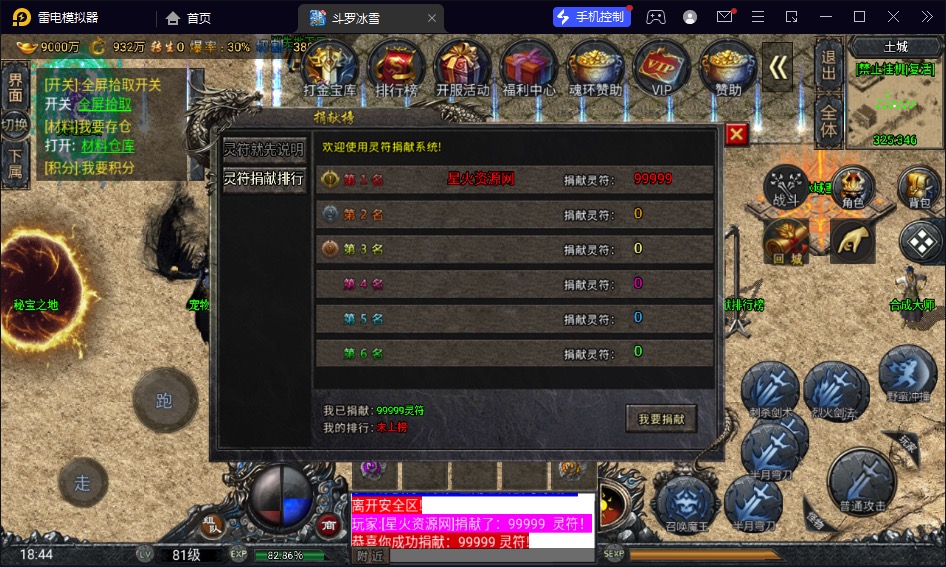
Task: Close the donation ranking dialog
Action: [x=736, y=134]
